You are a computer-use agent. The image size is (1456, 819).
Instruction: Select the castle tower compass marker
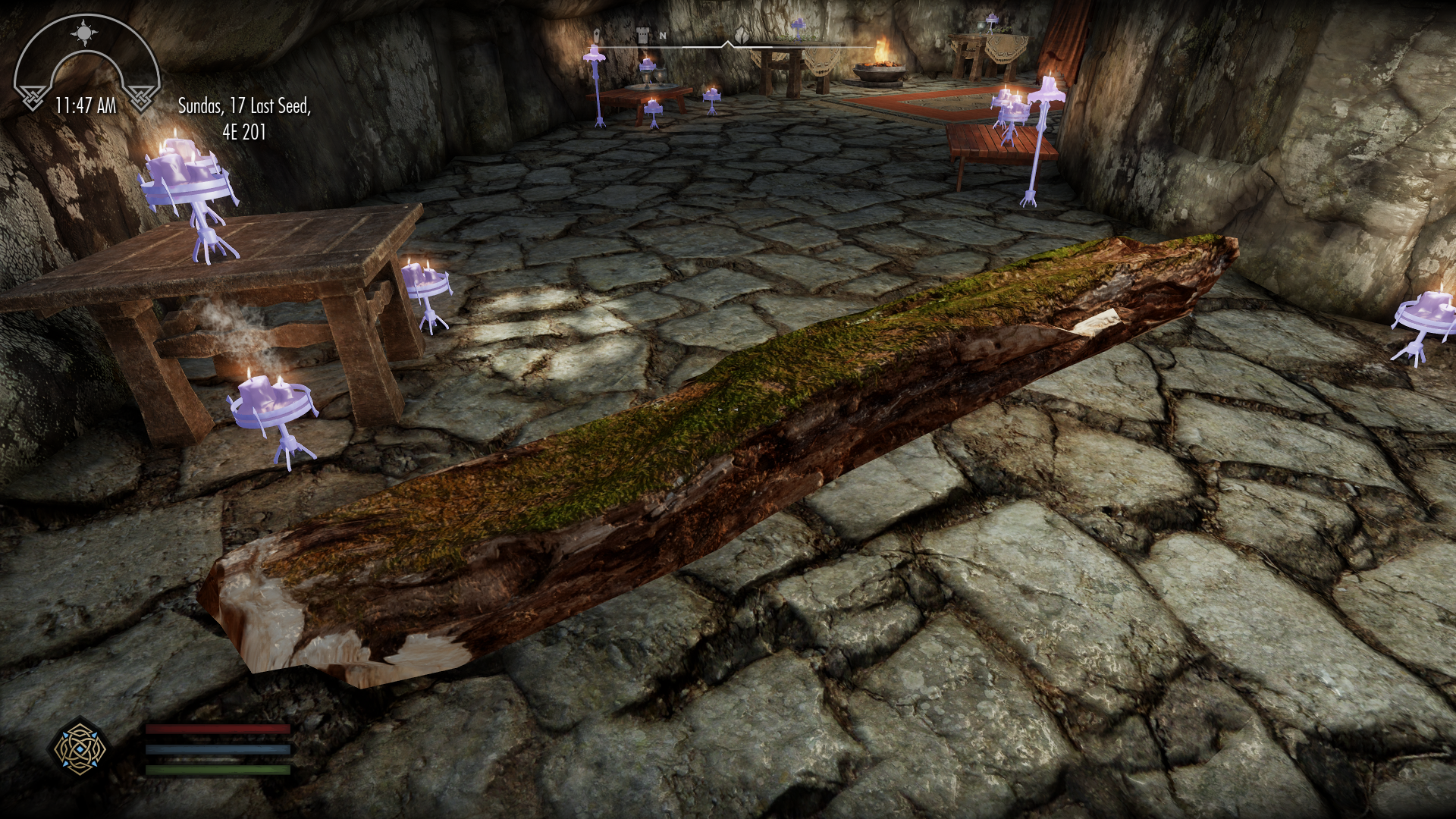642,34
